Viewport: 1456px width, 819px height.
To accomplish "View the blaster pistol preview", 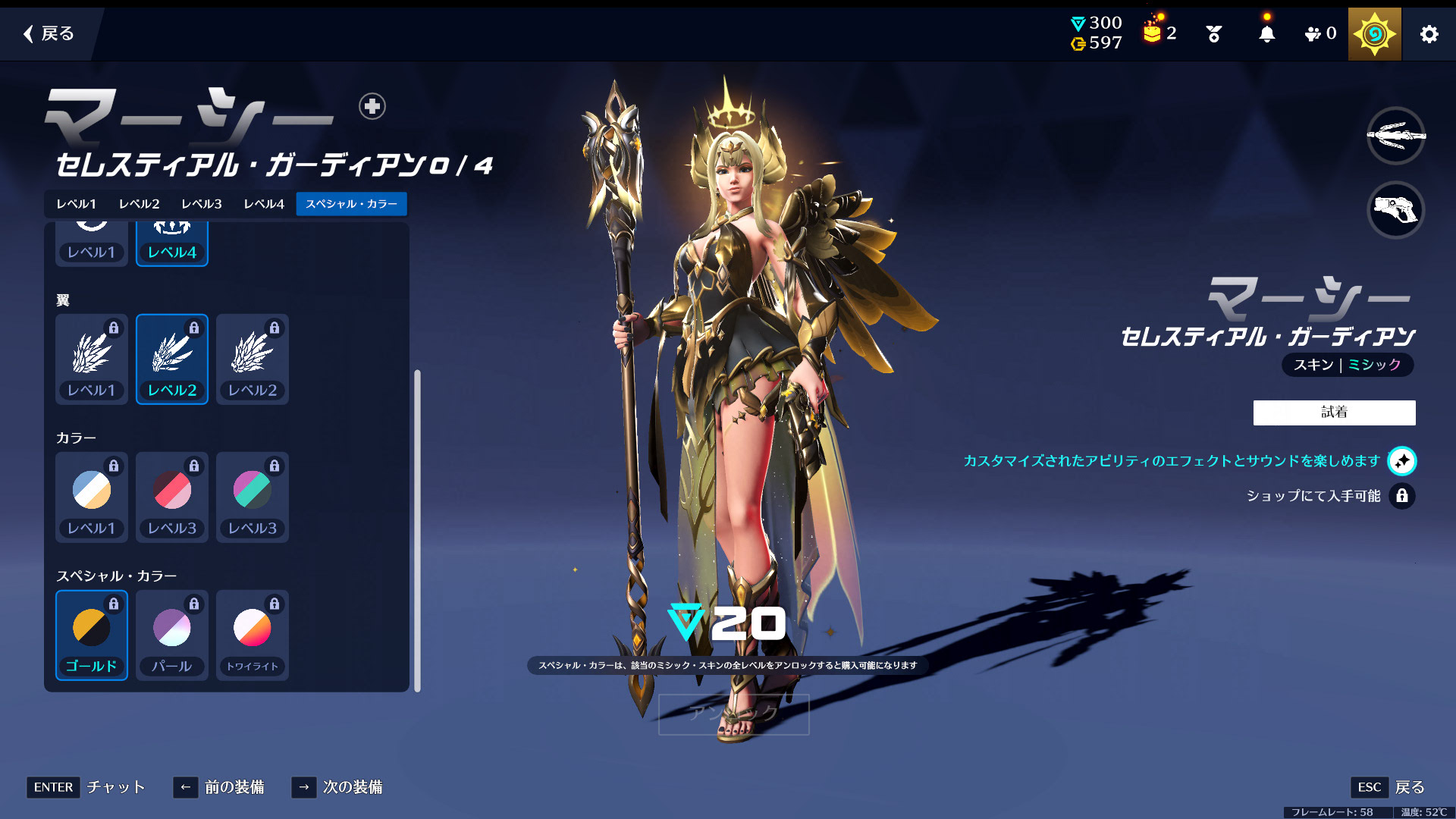I will coord(1395,210).
